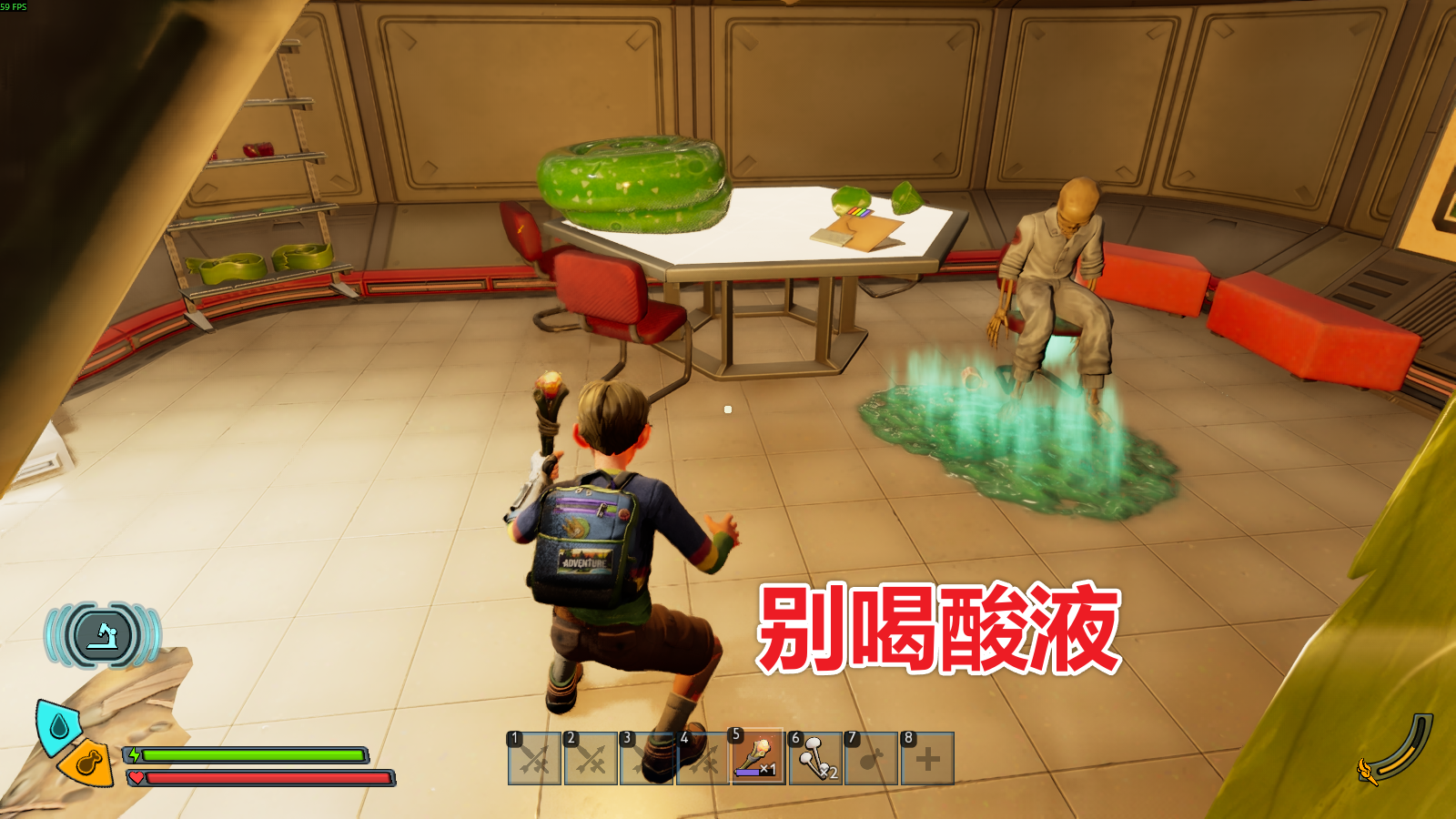1456x819 pixels.
Task: Click the red health bar fill
Action: coord(266,778)
